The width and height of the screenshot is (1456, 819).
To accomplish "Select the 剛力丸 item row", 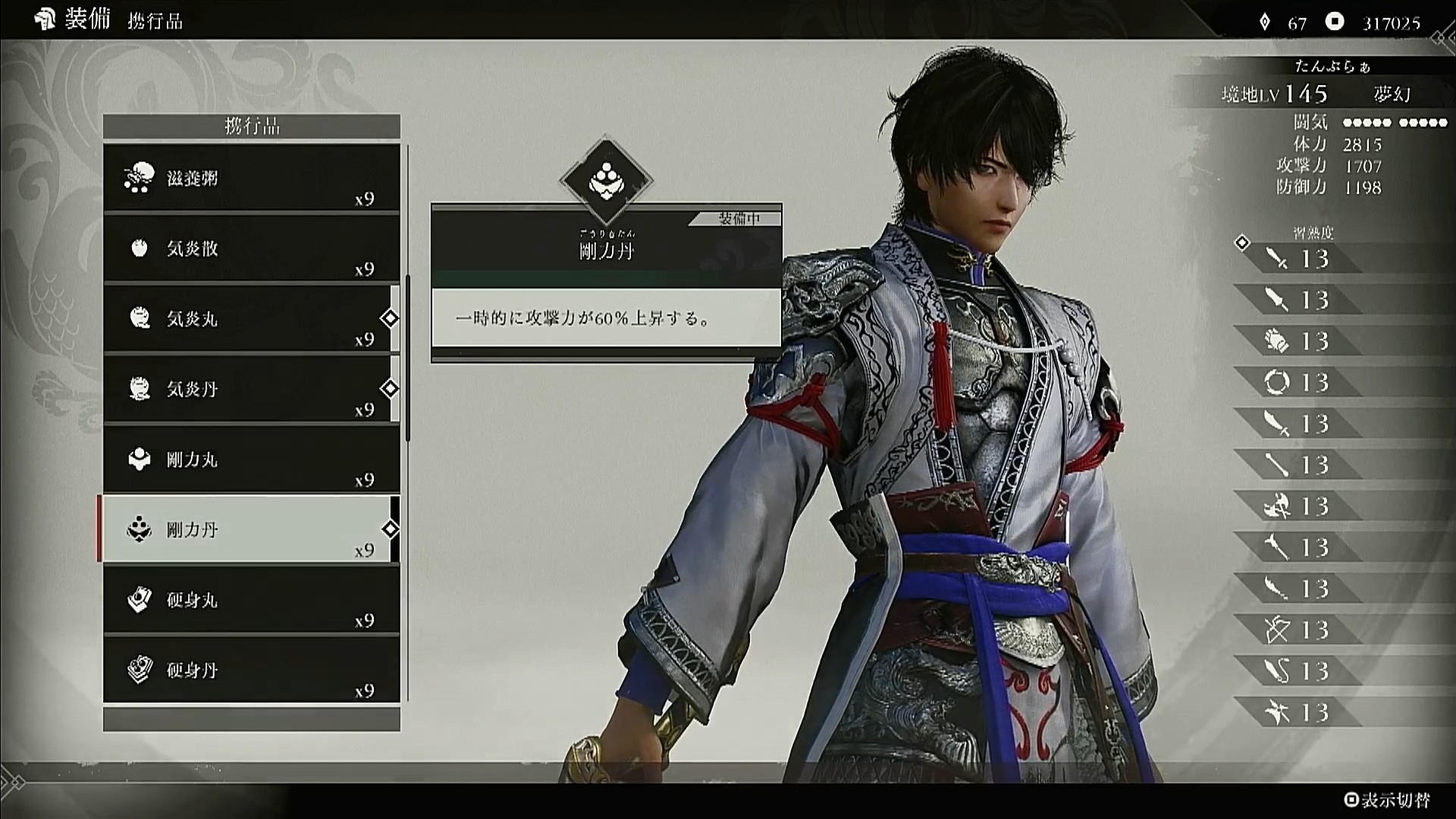I will coord(251,460).
